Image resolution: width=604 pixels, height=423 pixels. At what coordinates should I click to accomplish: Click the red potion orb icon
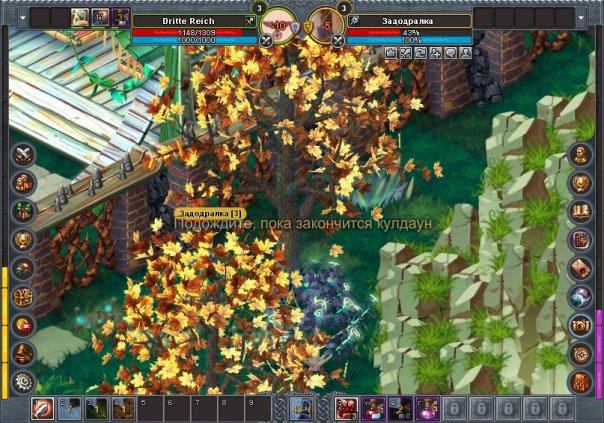[x=23, y=325]
